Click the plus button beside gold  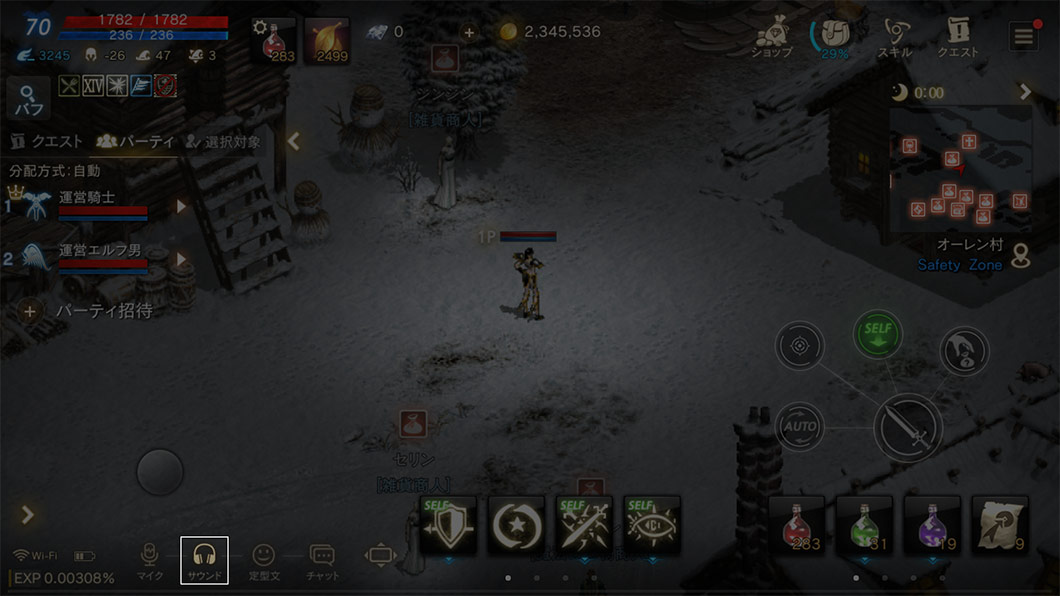point(469,32)
